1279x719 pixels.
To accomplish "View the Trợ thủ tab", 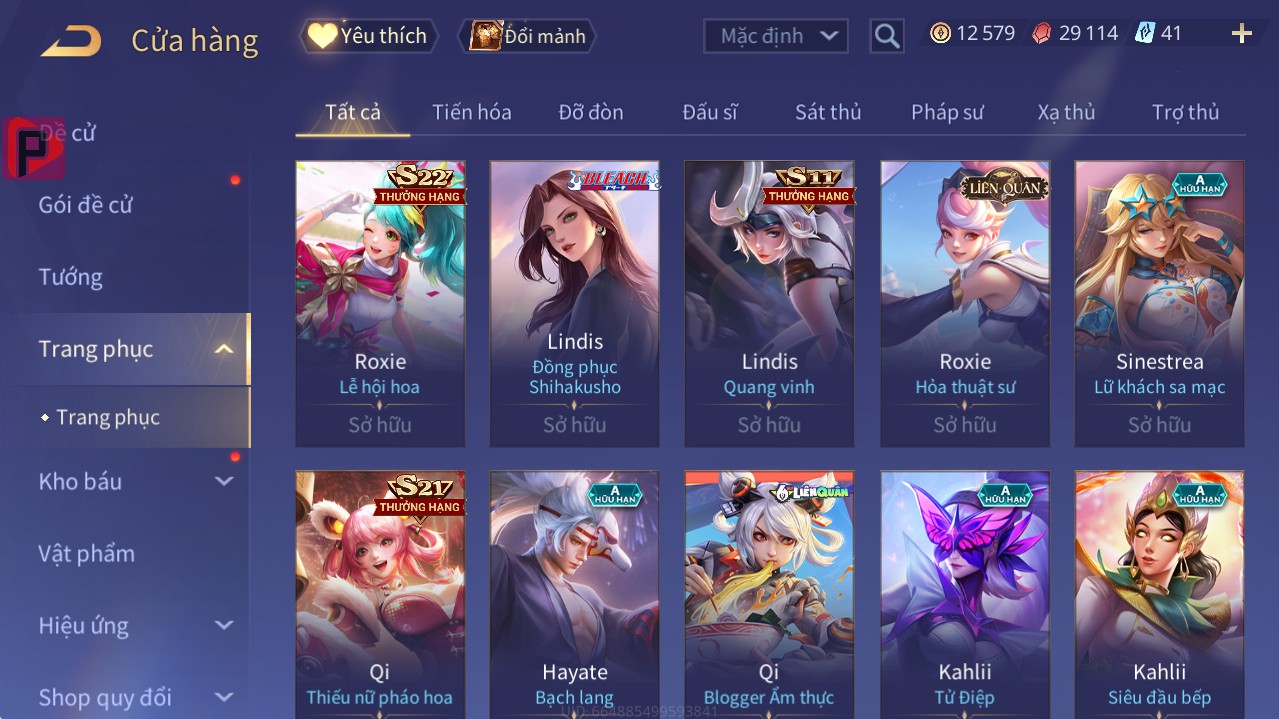I will 1185,112.
